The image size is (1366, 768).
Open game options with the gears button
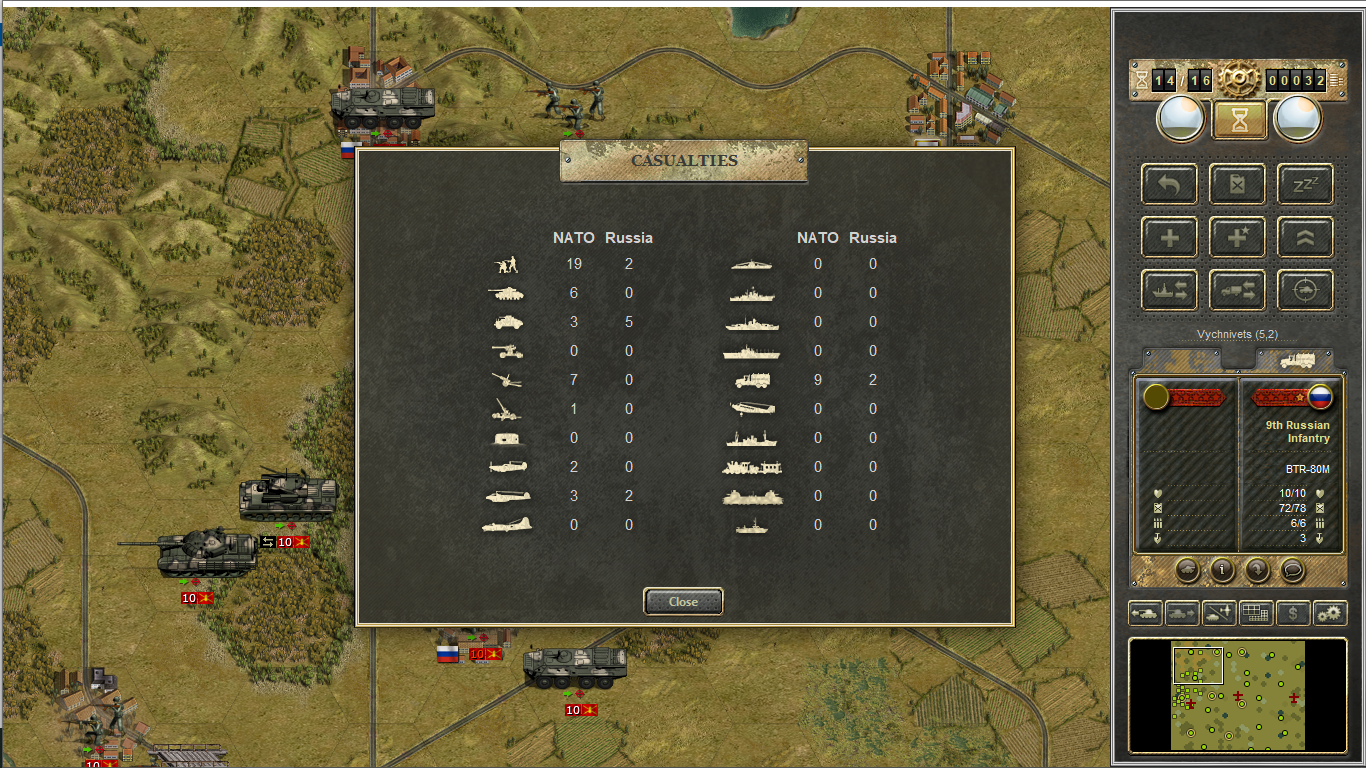1330,613
